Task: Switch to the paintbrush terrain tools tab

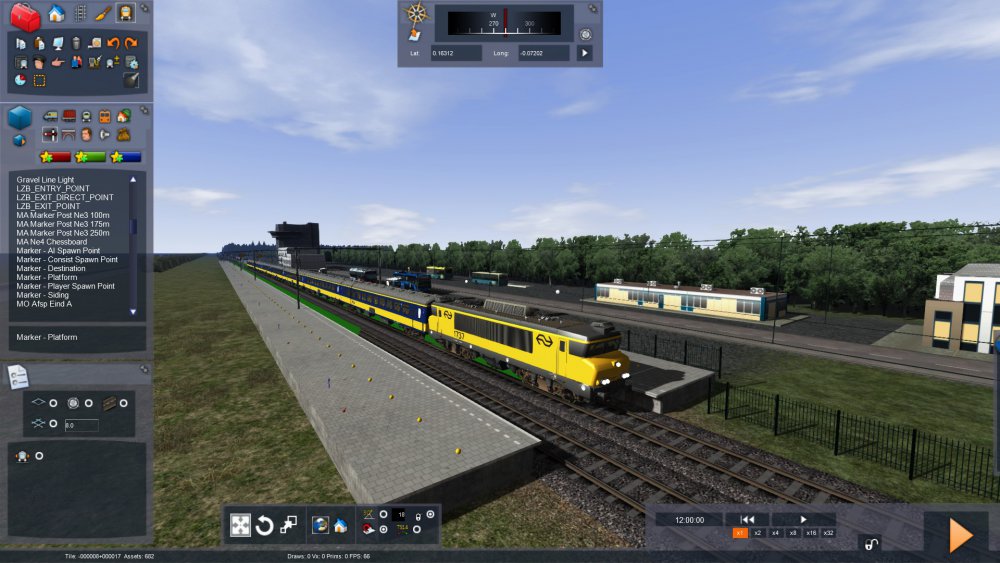Action: [x=103, y=13]
